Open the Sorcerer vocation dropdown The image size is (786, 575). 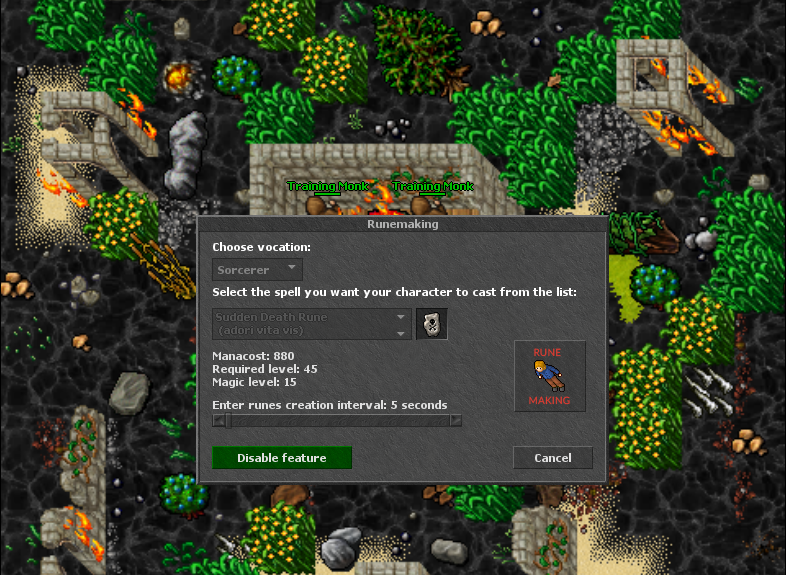[258, 270]
